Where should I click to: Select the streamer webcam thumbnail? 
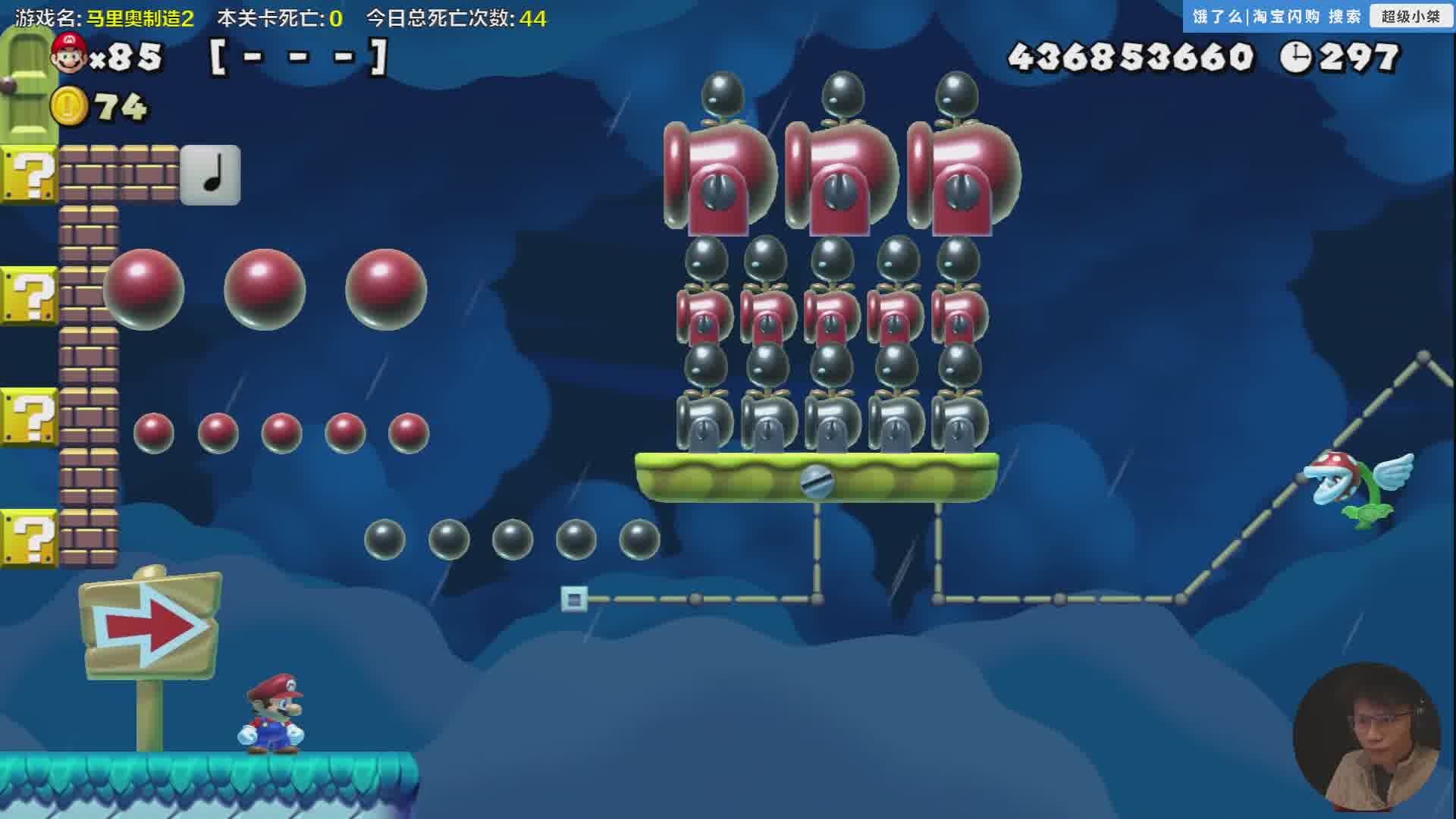pos(1366,737)
